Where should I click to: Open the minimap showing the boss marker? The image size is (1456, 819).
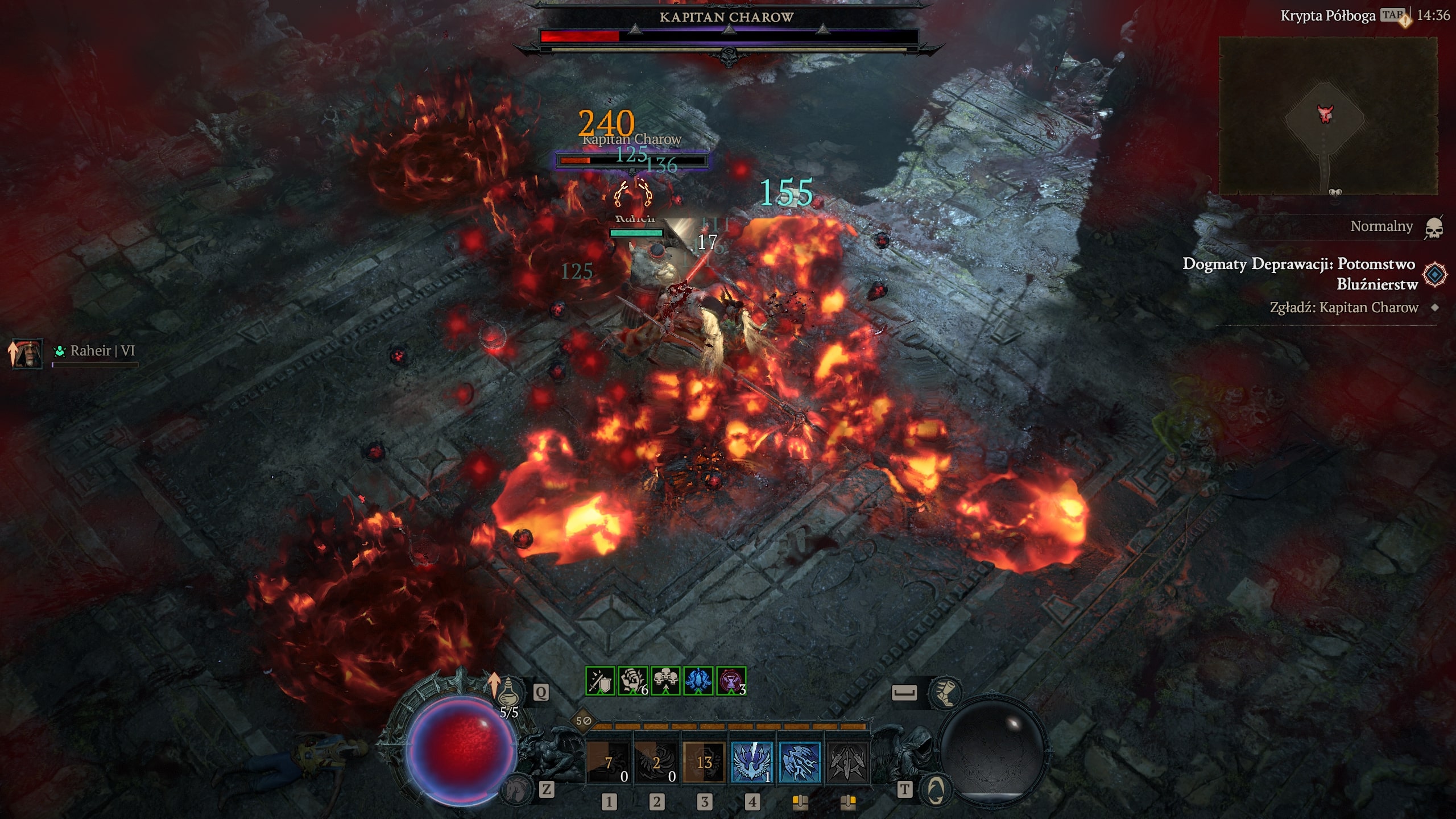pyautogui.click(x=1328, y=117)
